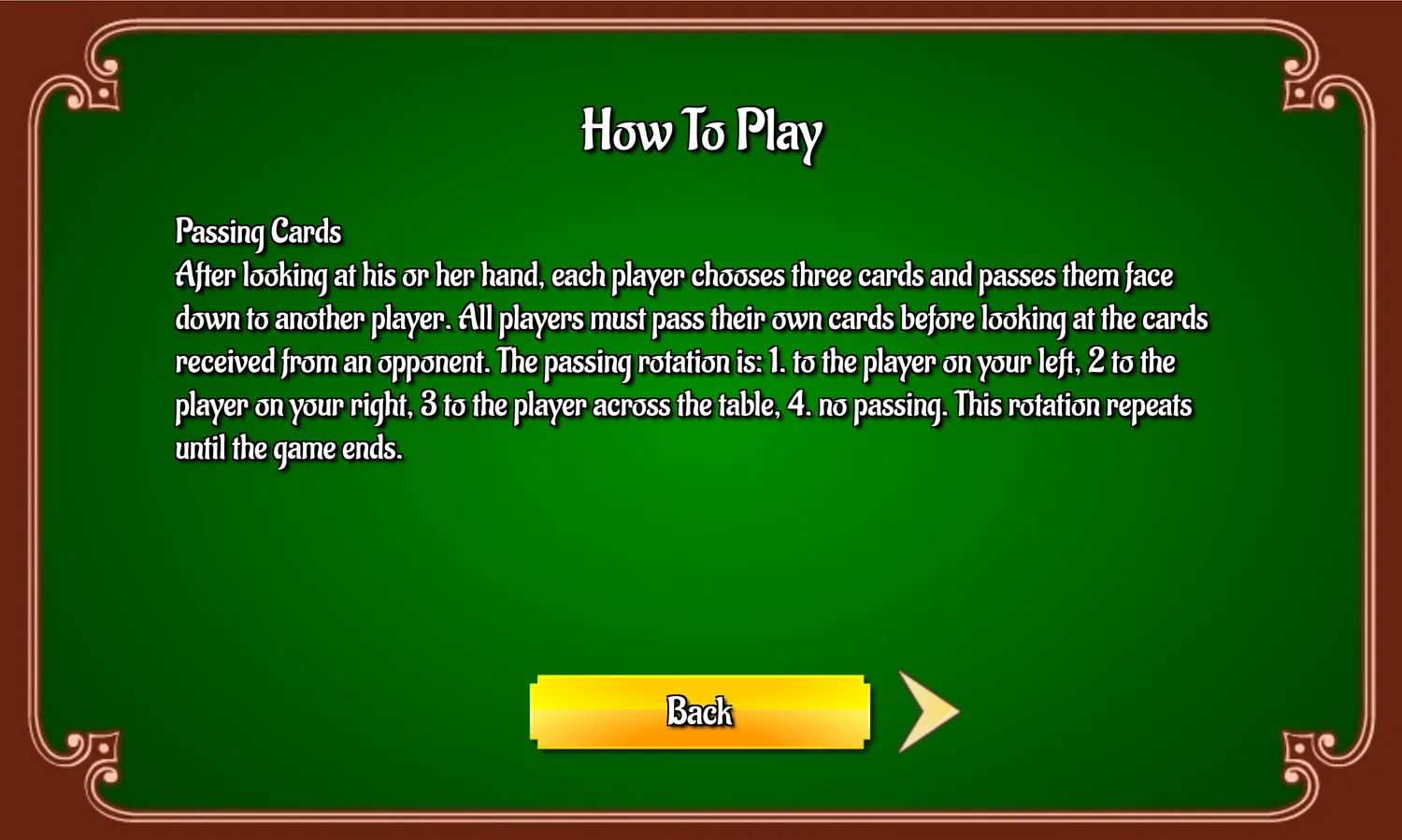
Task: Click Back to return to previous screen
Action: point(697,712)
